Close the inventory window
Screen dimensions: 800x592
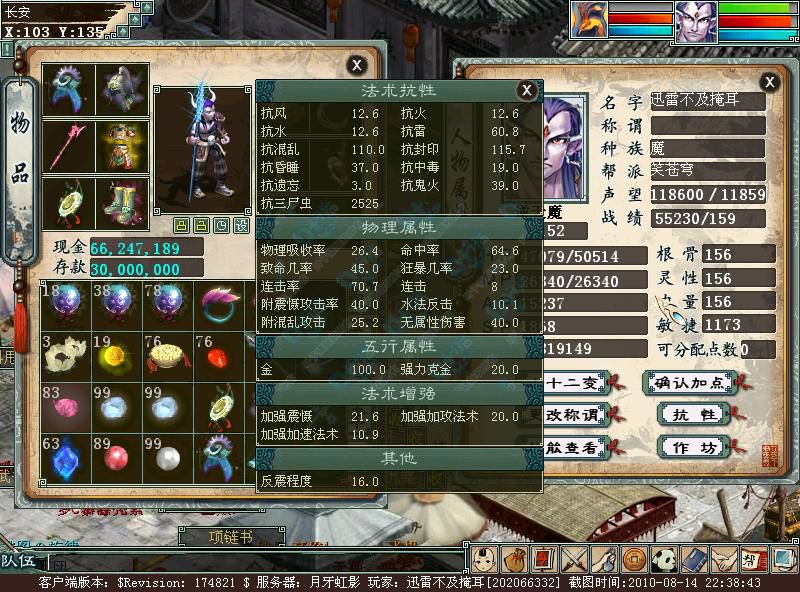pyautogui.click(x=356, y=65)
